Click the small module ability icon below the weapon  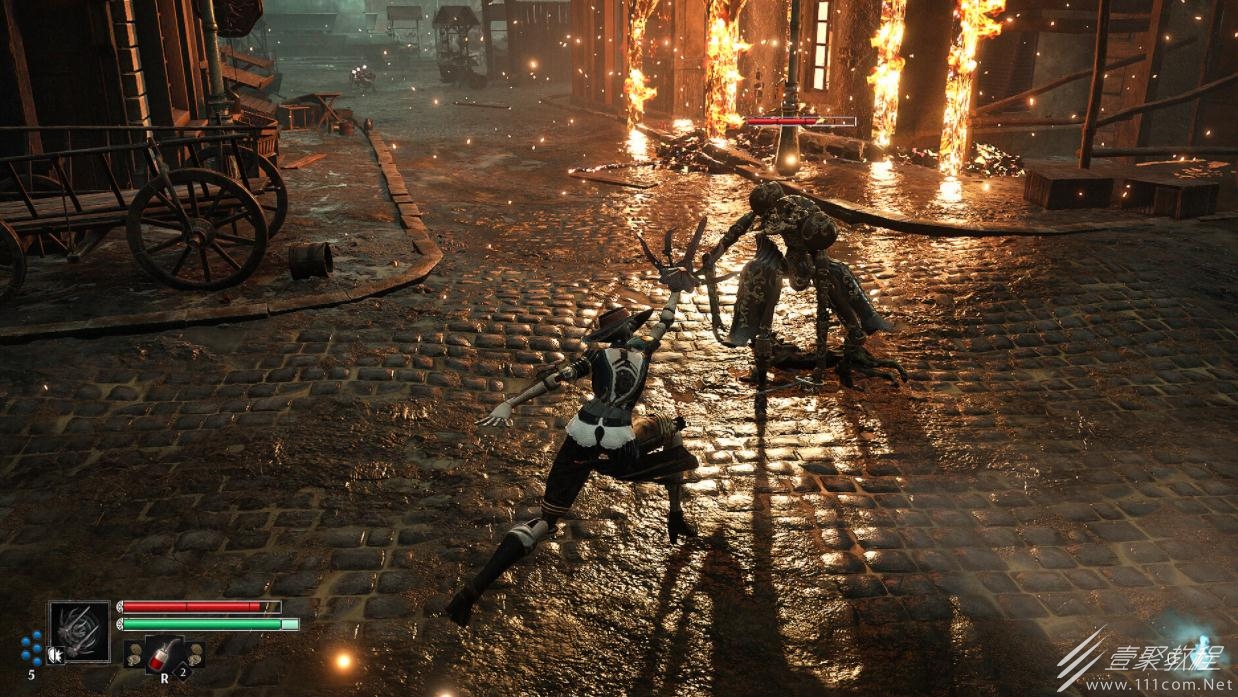tap(55, 655)
